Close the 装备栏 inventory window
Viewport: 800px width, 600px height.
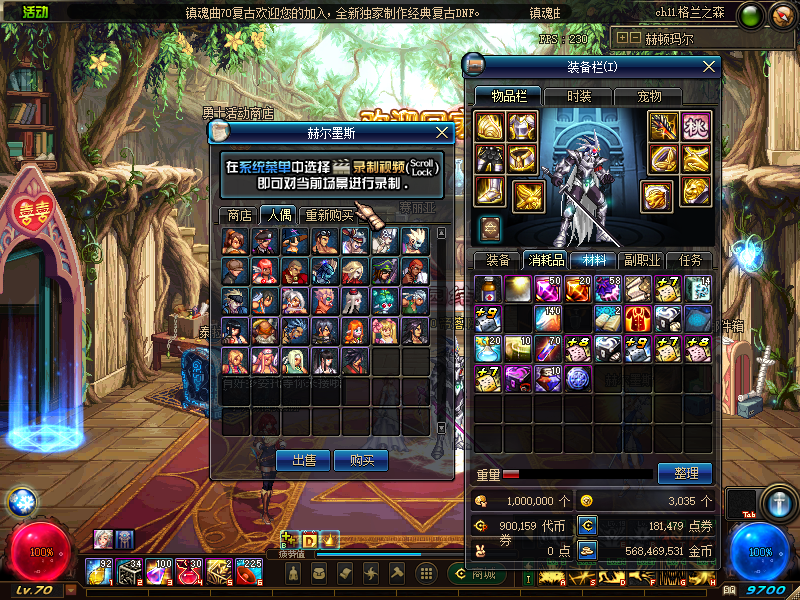tap(709, 67)
